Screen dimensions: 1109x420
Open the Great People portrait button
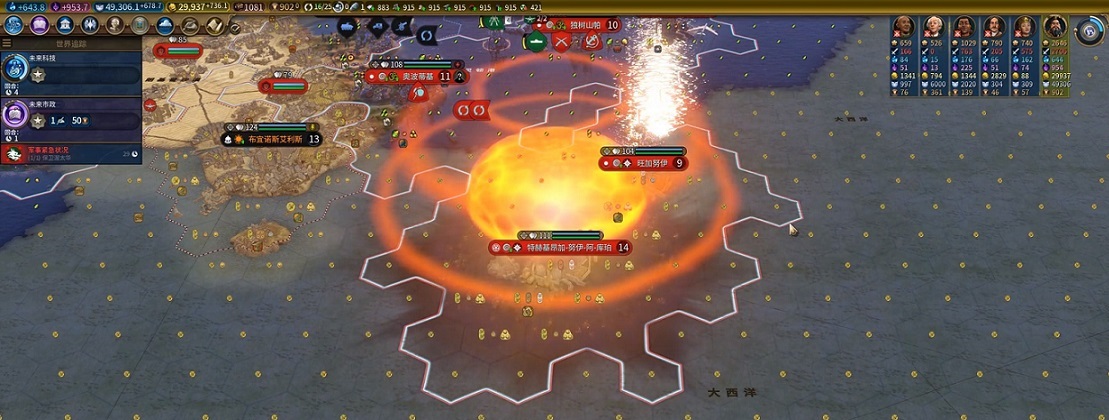tap(115, 25)
